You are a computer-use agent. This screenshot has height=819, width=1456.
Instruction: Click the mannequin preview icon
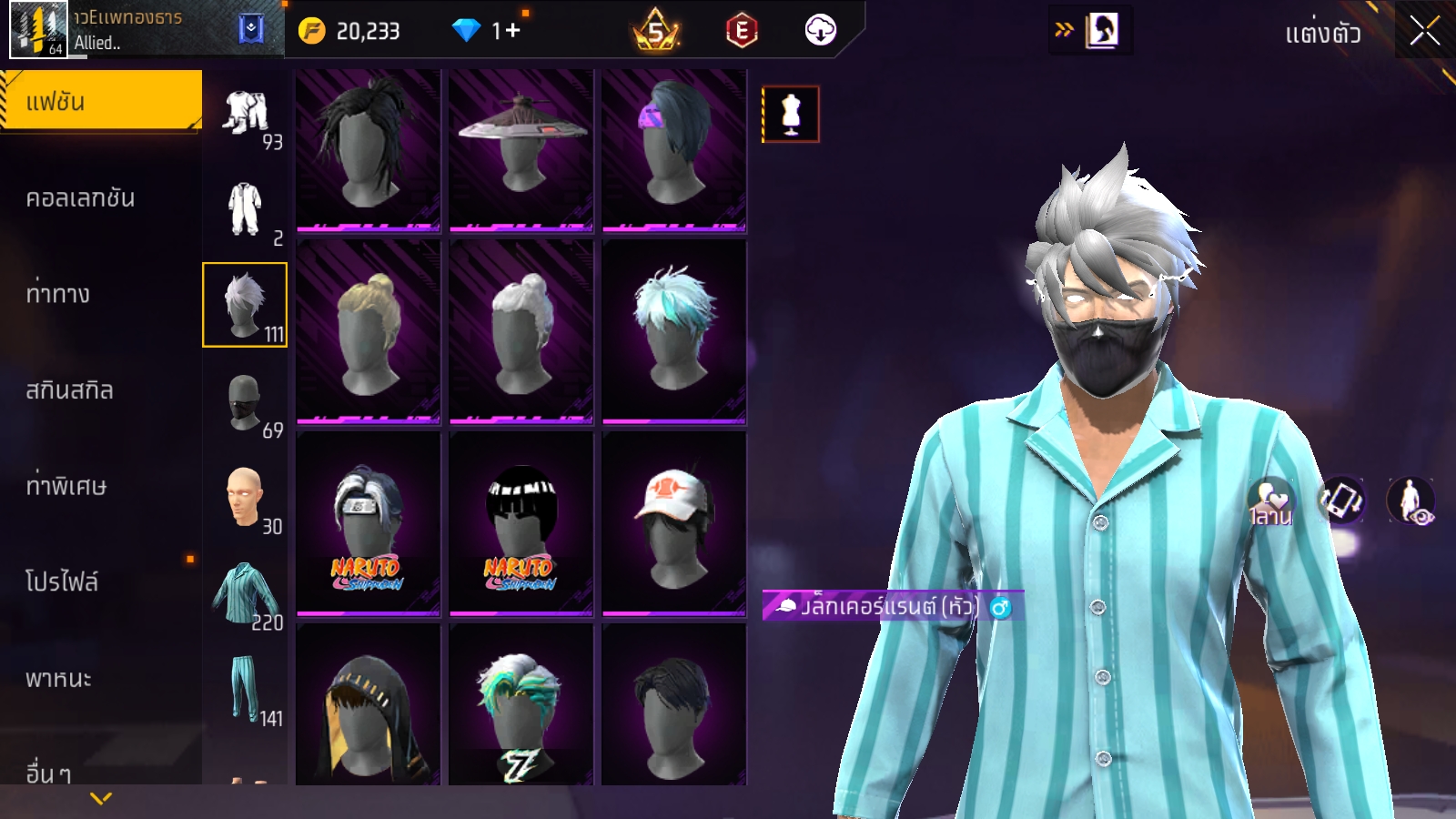(791, 115)
